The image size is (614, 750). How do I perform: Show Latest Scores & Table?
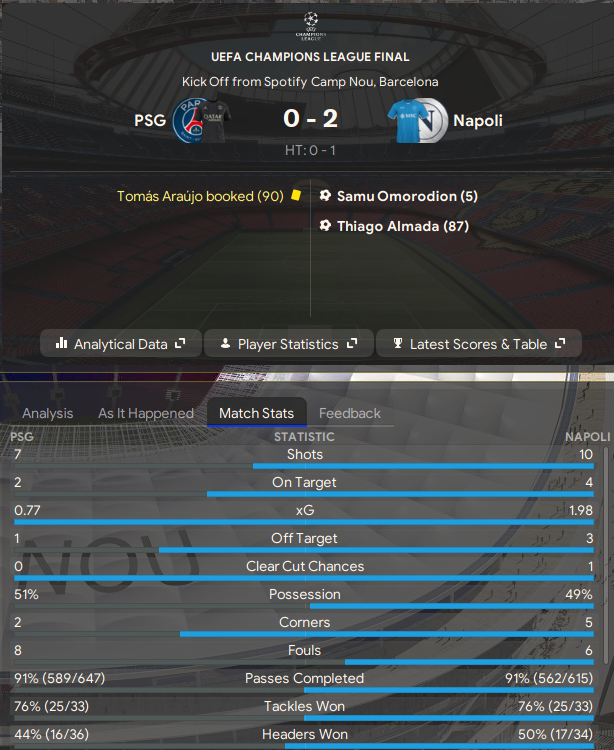tap(478, 344)
